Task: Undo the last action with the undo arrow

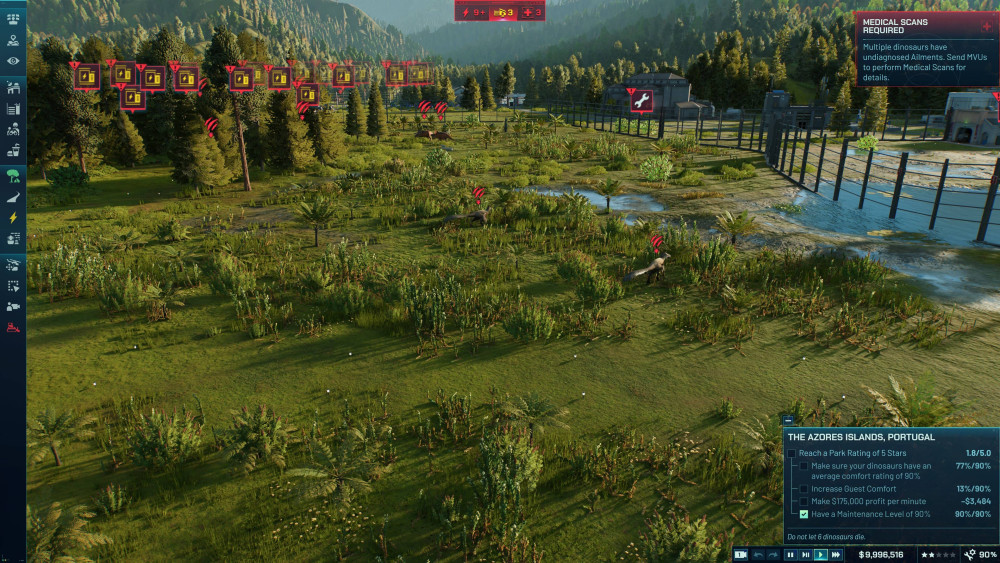Action: point(758,554)
